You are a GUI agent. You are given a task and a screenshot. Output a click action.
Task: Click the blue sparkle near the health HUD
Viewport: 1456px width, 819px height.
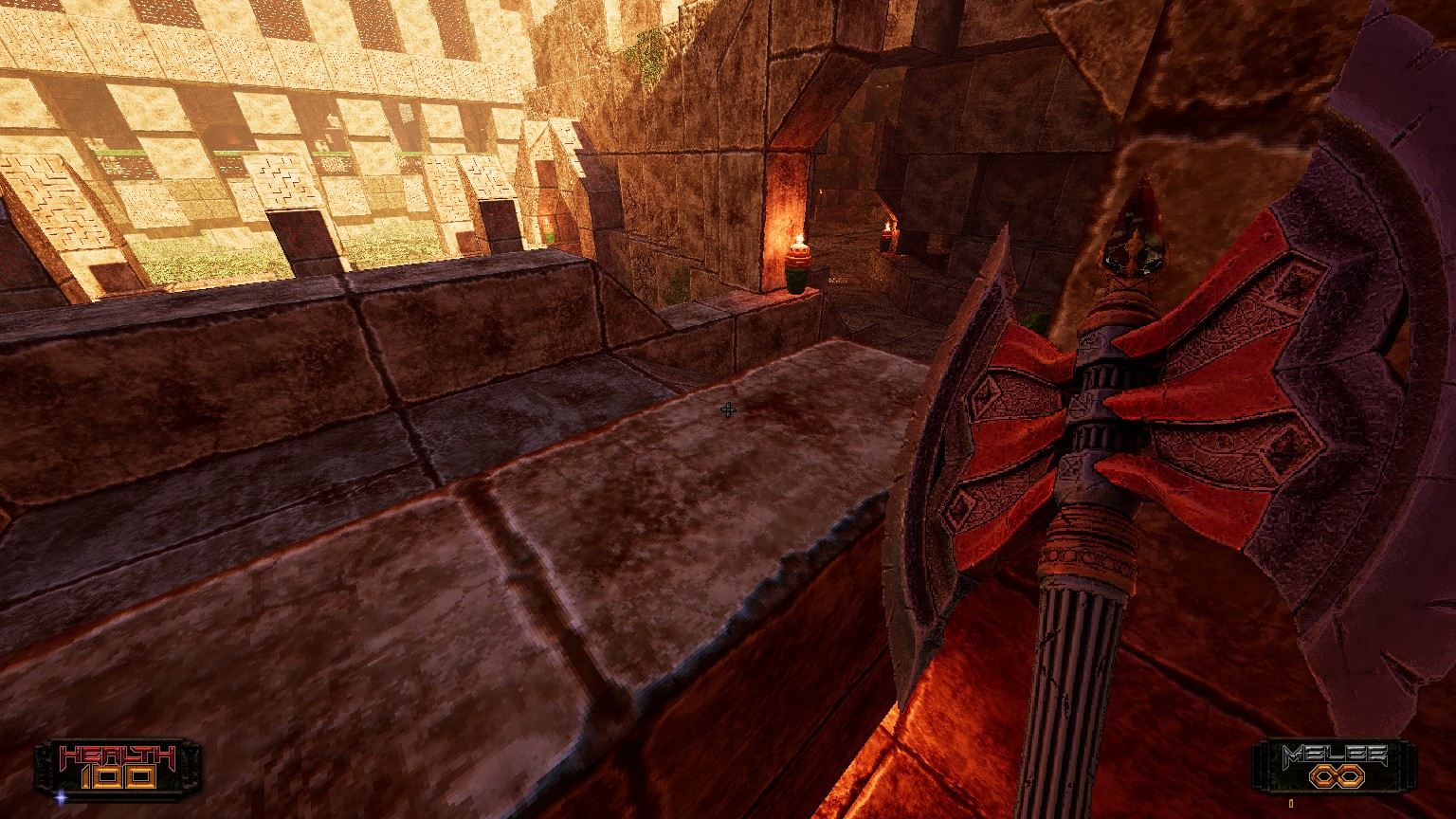(61, 797)
